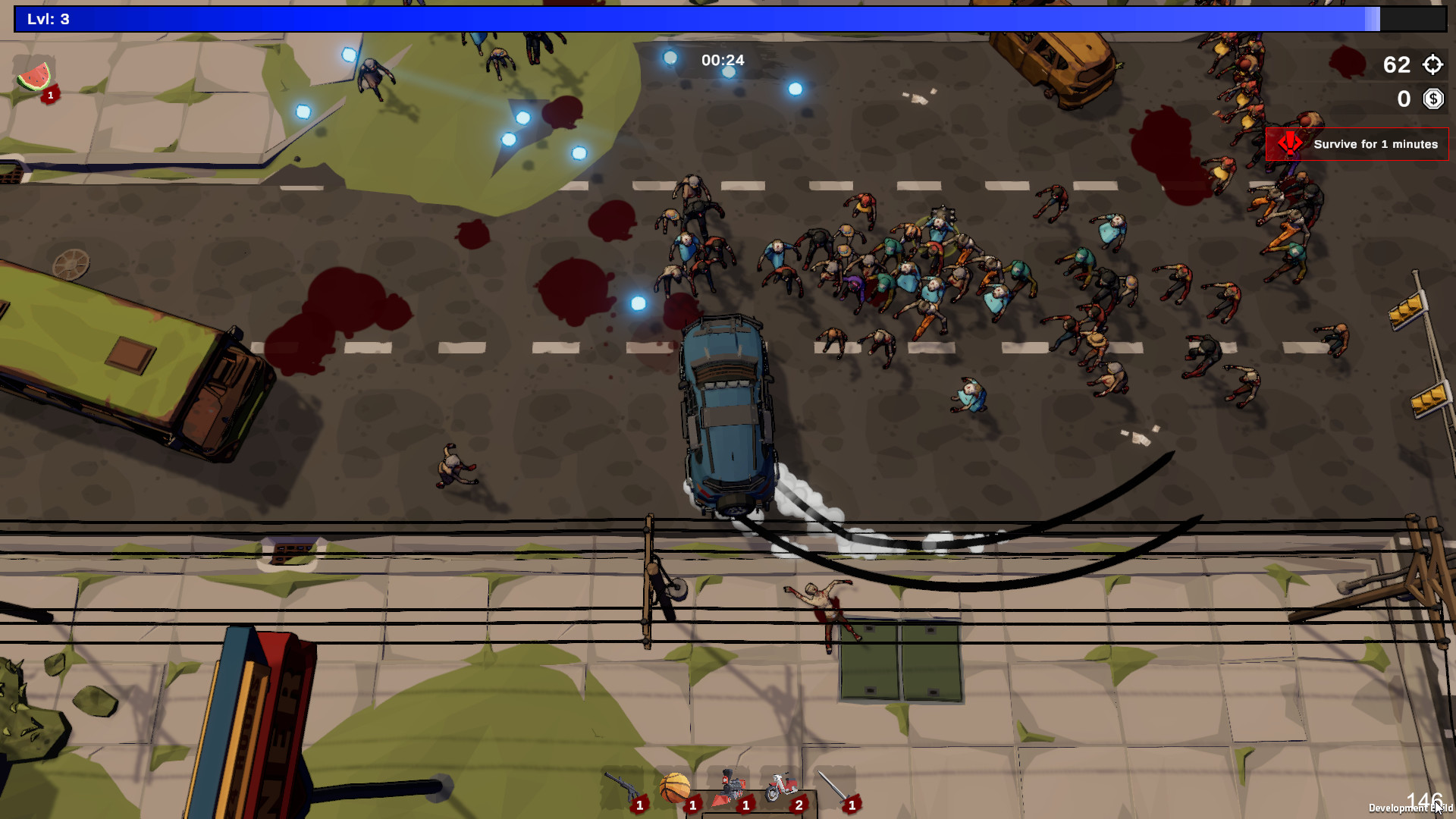
Task: Click the 00:24 match timer
Action: (721, 61)
